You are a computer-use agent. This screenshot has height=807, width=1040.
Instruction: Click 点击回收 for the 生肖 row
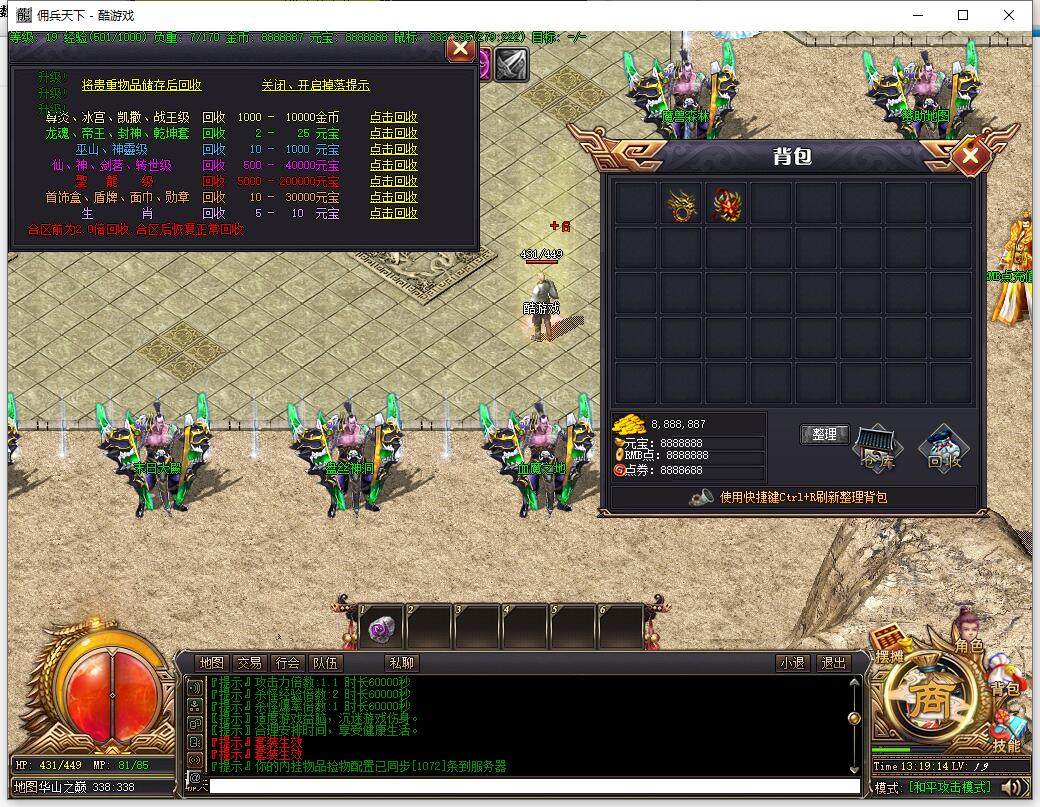(x=393, y=213)
